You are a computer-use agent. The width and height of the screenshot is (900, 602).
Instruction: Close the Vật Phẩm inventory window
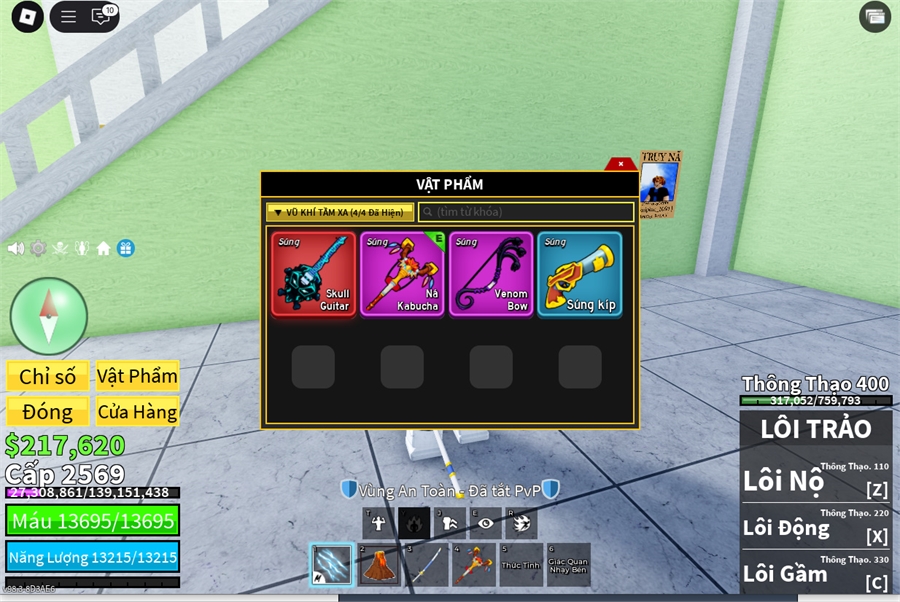coord(621,164)
